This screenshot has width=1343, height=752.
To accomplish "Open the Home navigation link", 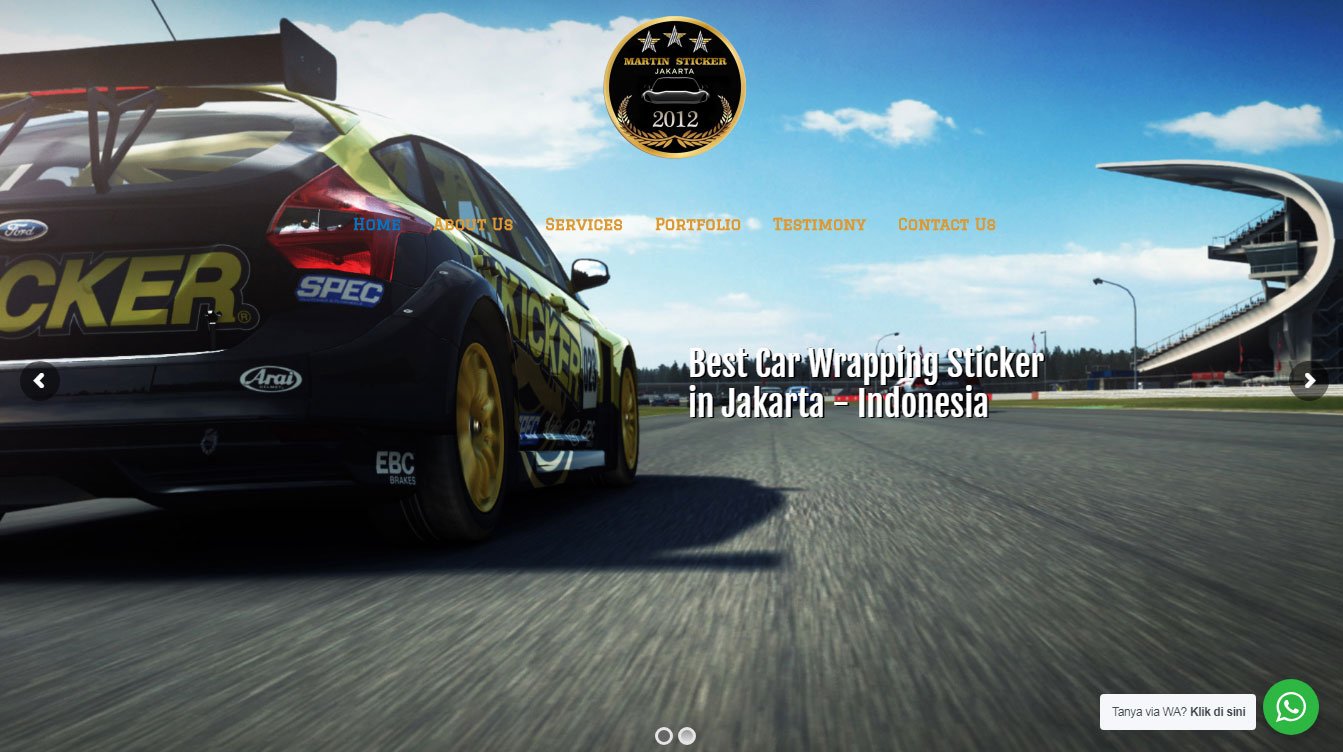I will coord(376,224).
